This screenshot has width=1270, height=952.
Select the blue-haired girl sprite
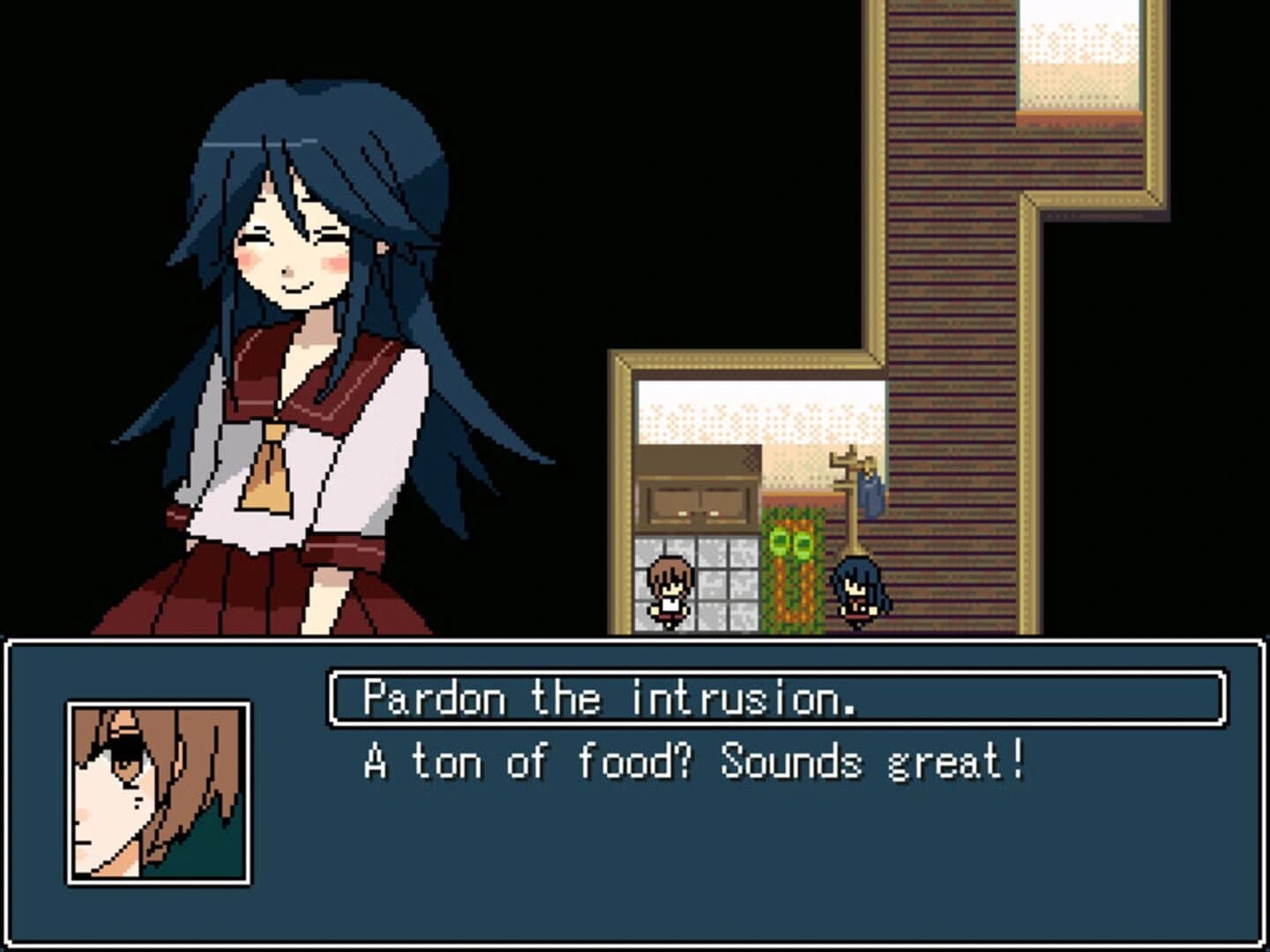coord(855,589)
